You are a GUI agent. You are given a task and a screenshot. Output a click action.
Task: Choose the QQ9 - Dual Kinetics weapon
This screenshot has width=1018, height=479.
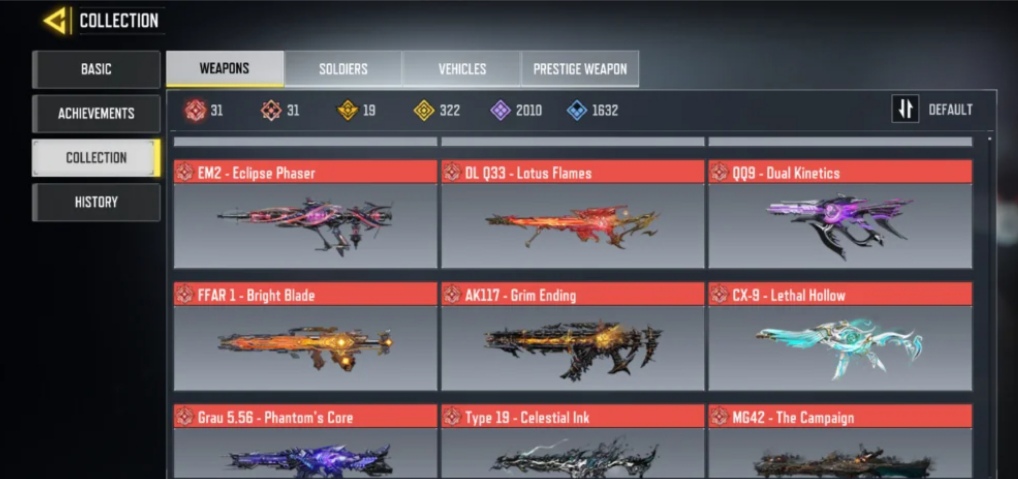(840, 214)
